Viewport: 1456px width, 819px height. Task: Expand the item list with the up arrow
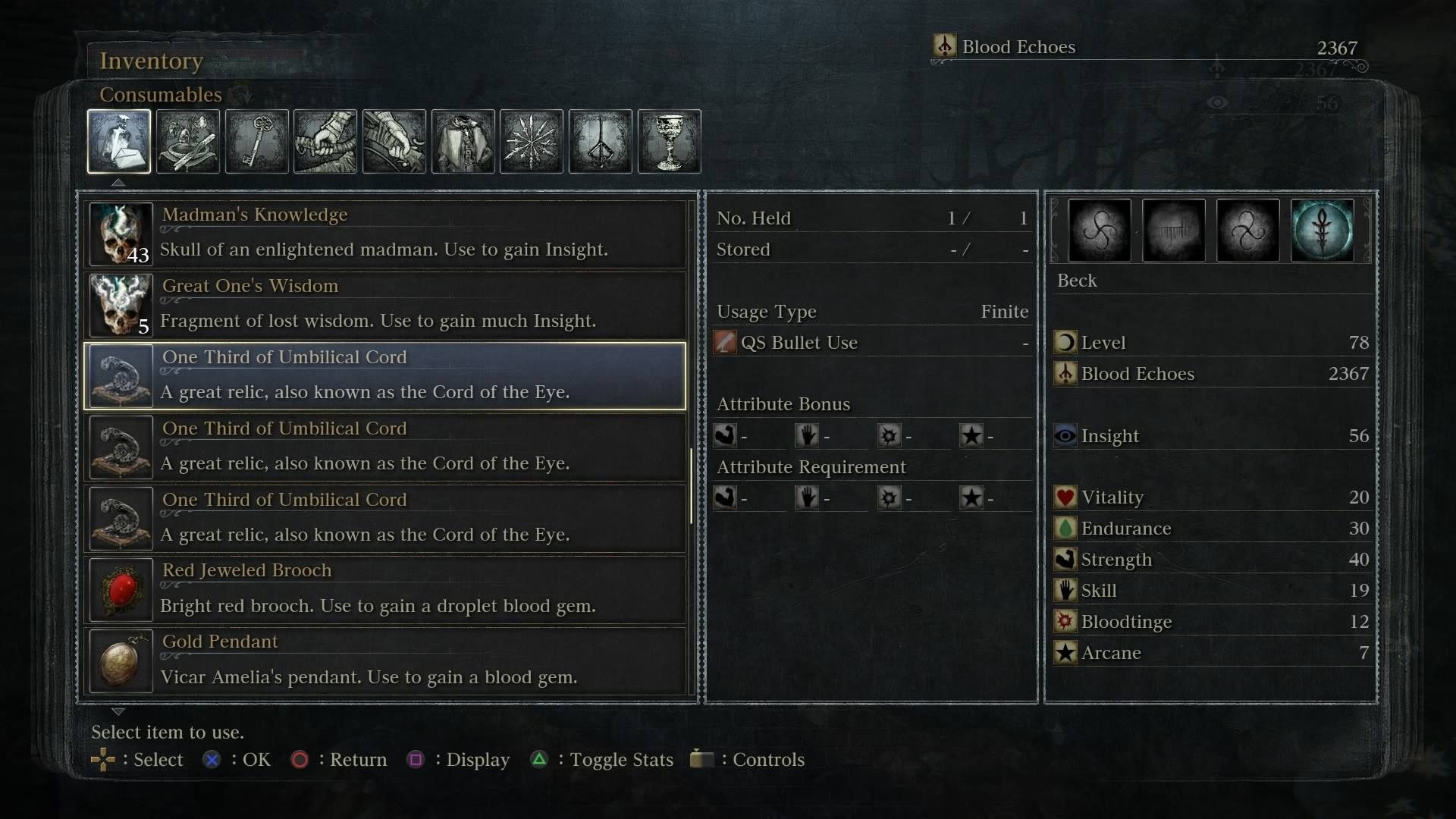point(118,182)
